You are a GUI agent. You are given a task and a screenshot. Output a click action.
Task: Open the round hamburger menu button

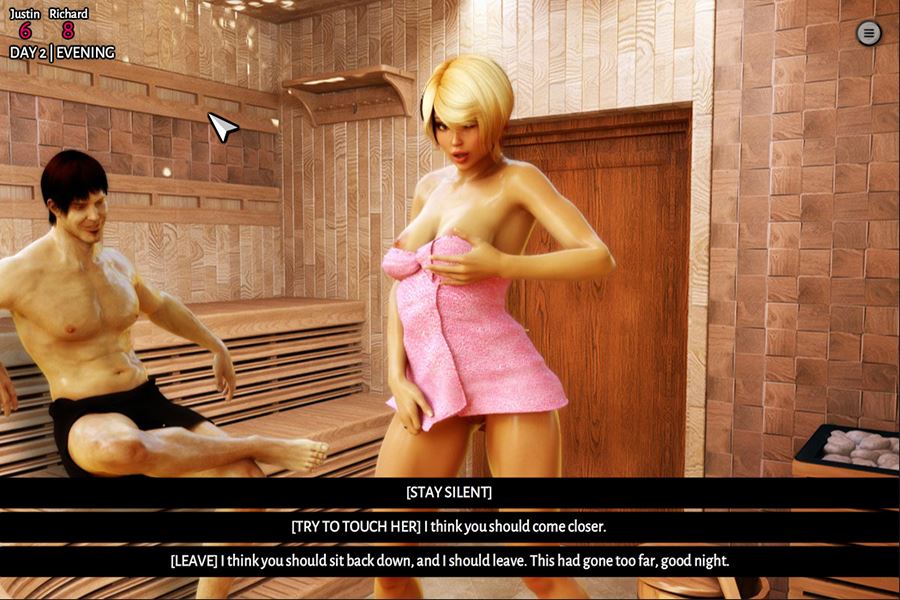[869, 33]
